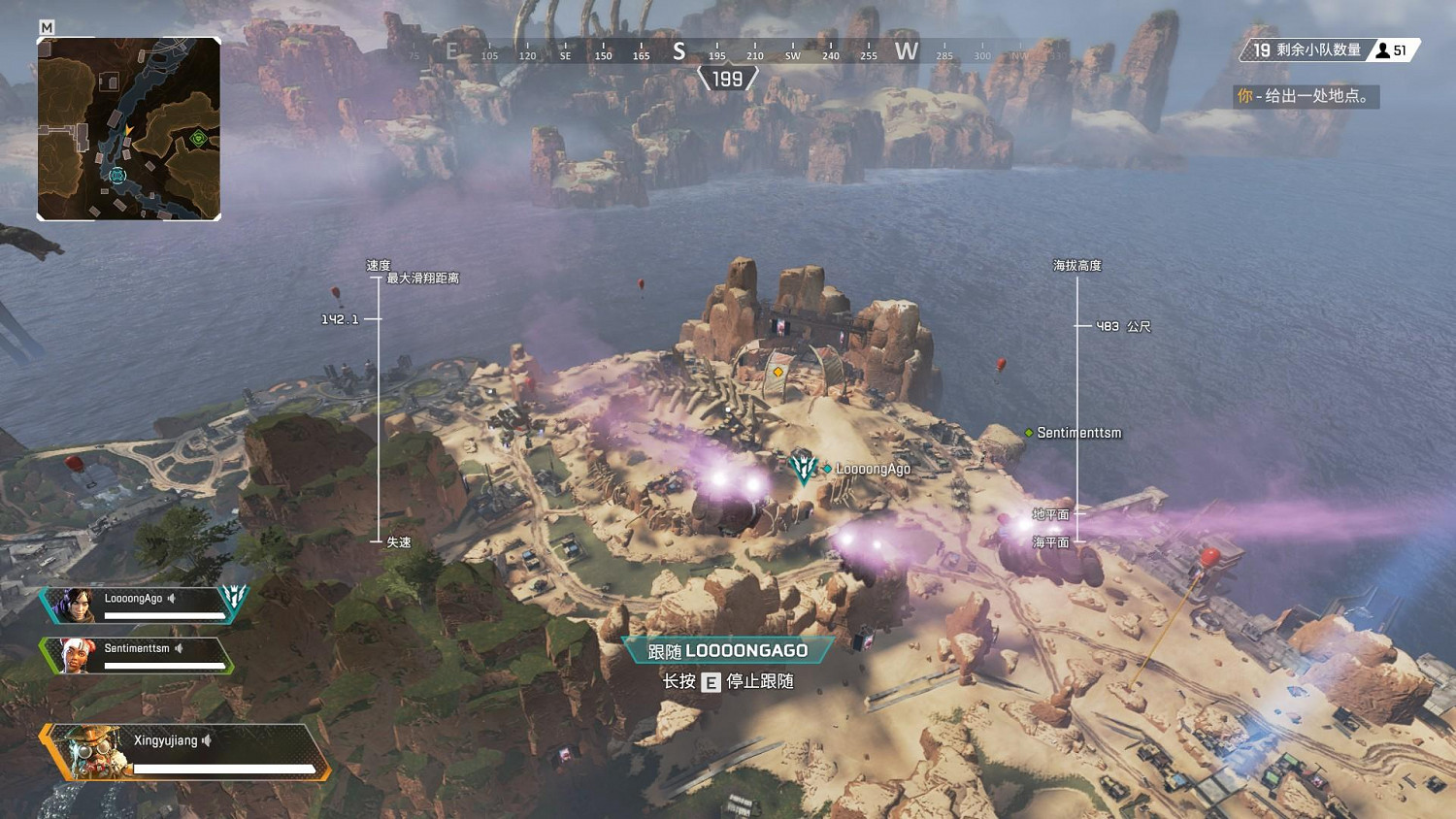Select the jumpmaster marker above LoooongAgo in-world

(802, 467)
